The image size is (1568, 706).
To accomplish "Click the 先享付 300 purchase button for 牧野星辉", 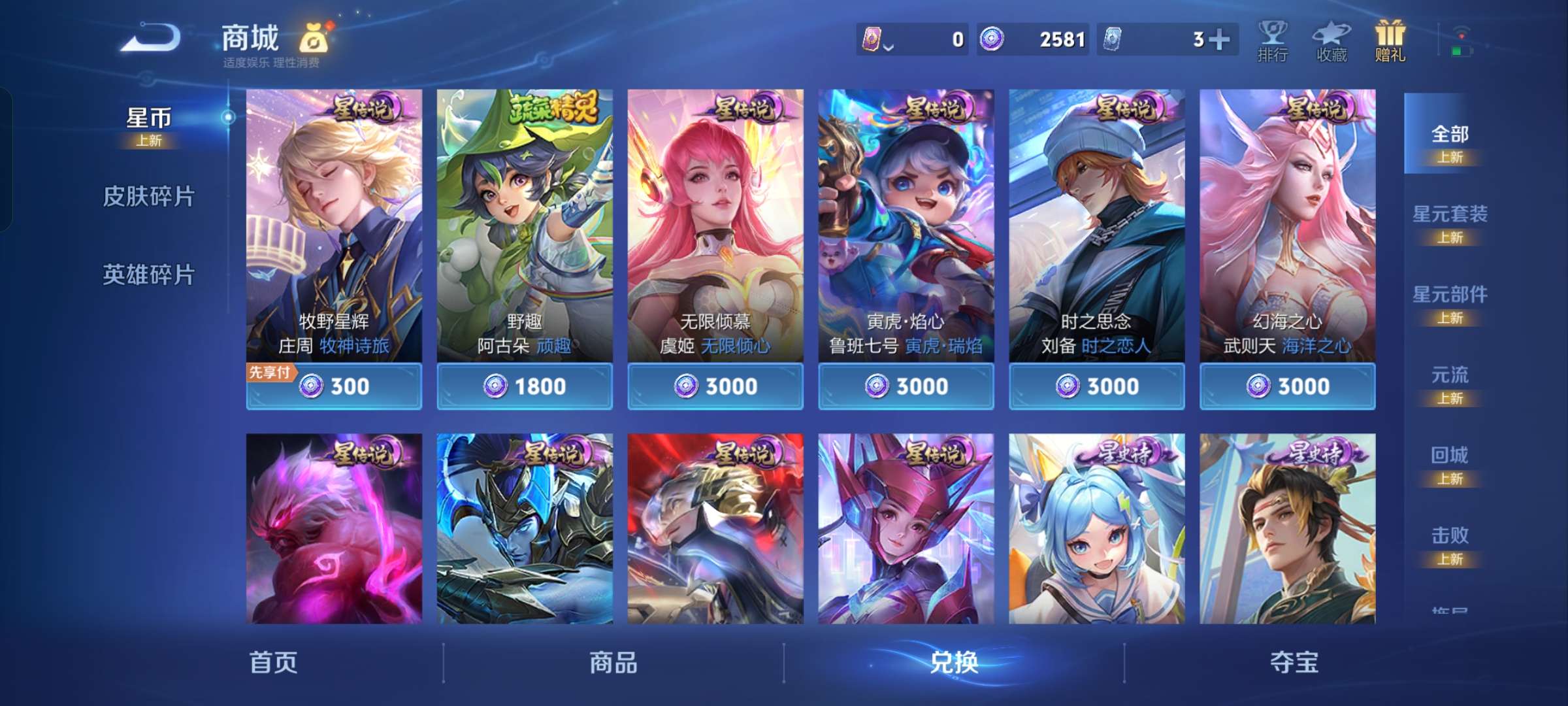I will pyautogui.click(x=334, y=386).
